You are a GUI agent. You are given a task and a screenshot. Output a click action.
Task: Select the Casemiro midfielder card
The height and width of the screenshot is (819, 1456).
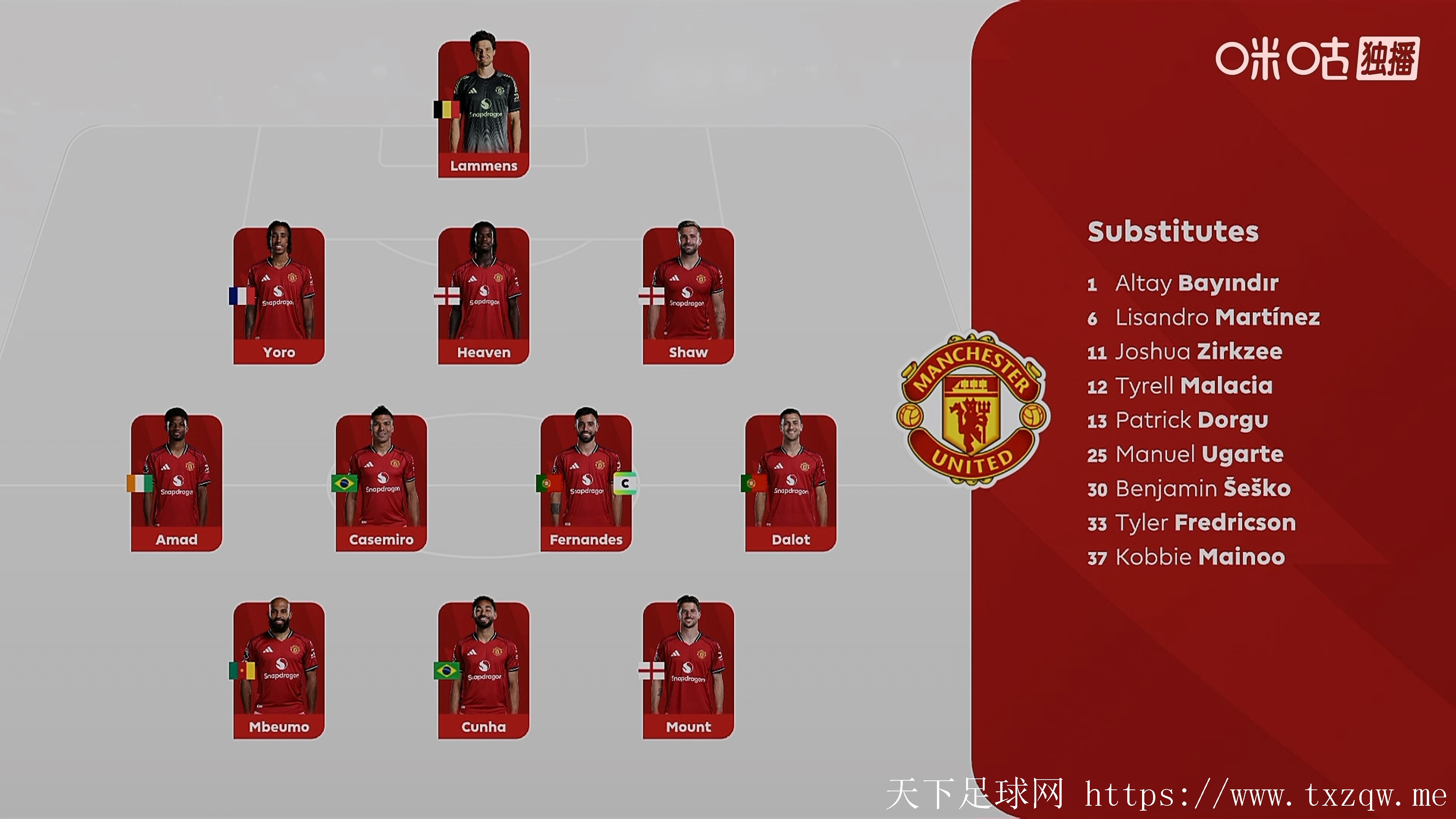click(381, 483)
